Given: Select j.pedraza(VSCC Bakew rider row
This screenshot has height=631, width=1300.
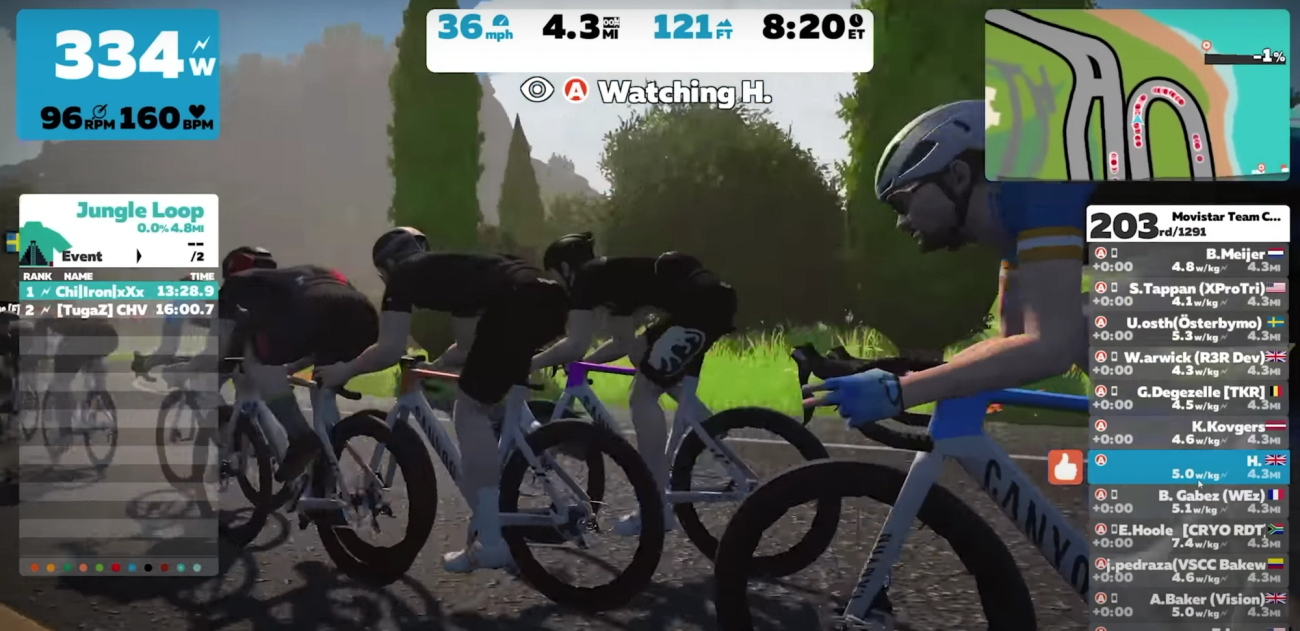Looking at the screenshot, I should point(1187,571).
